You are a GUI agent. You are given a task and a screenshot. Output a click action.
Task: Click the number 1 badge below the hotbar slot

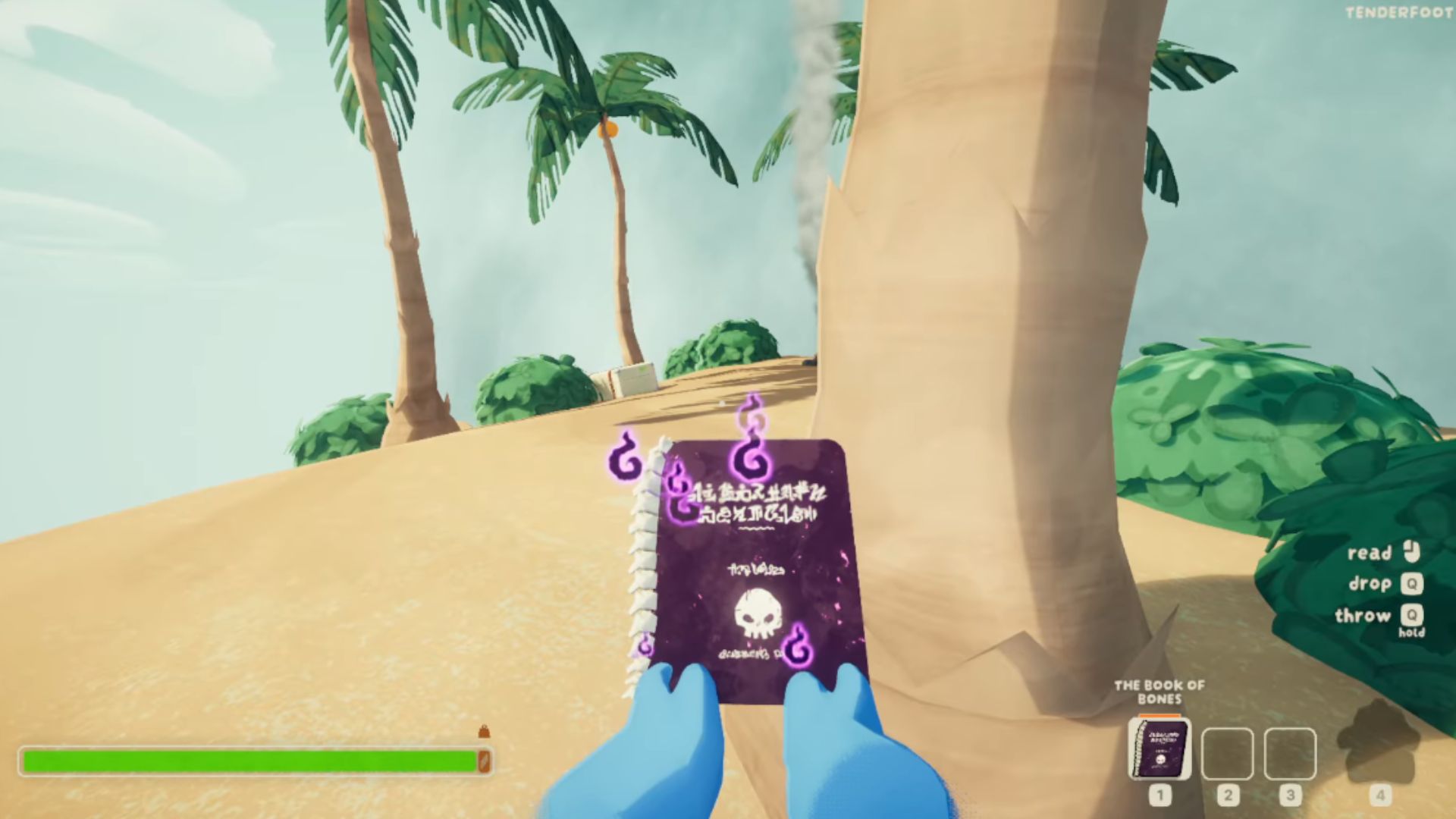[x=1159, y=792]
